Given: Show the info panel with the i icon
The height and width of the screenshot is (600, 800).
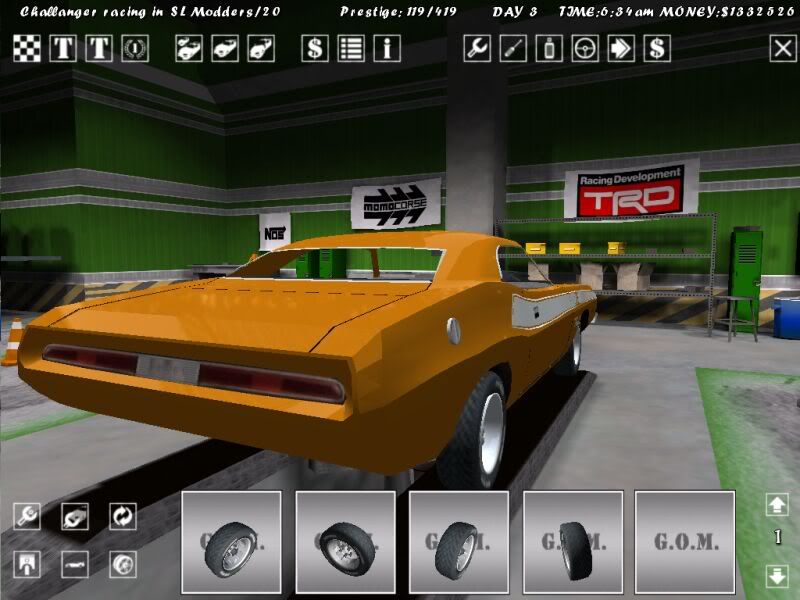Looking at the screenshot, I should pos(387,48).
